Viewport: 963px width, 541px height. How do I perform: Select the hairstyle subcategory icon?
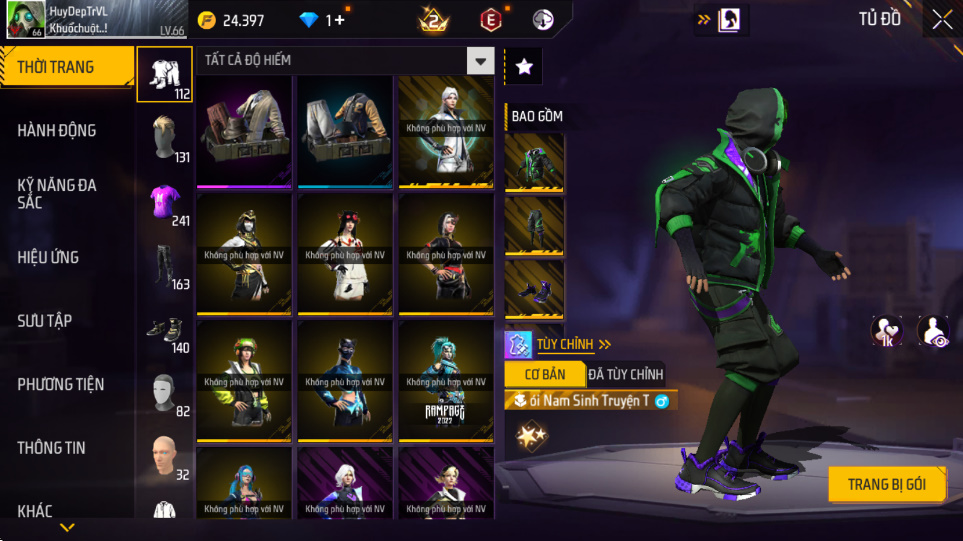pos(165,138)
